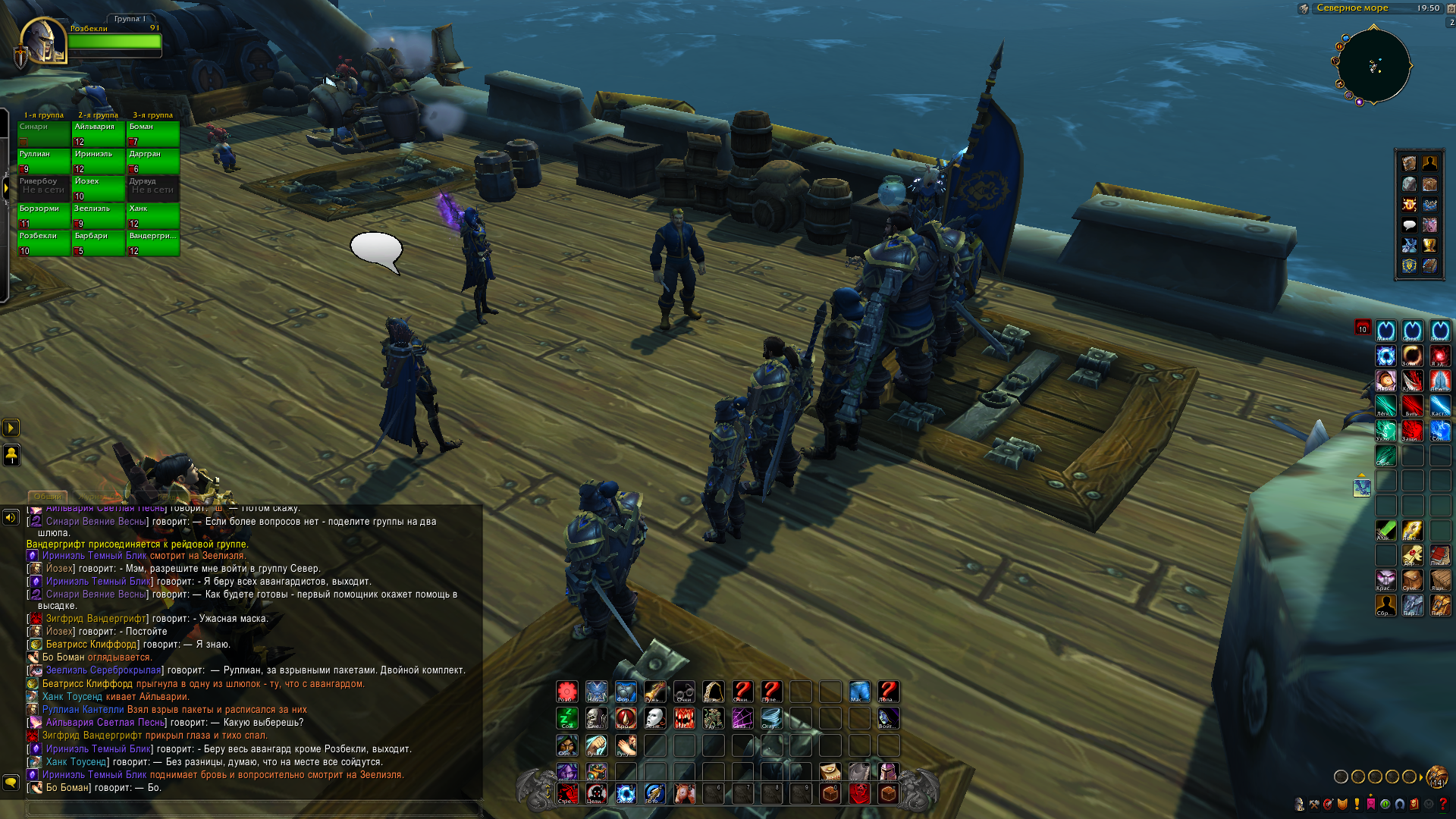
Task: Open the character info micro button
Action: tap(1299, 804)
